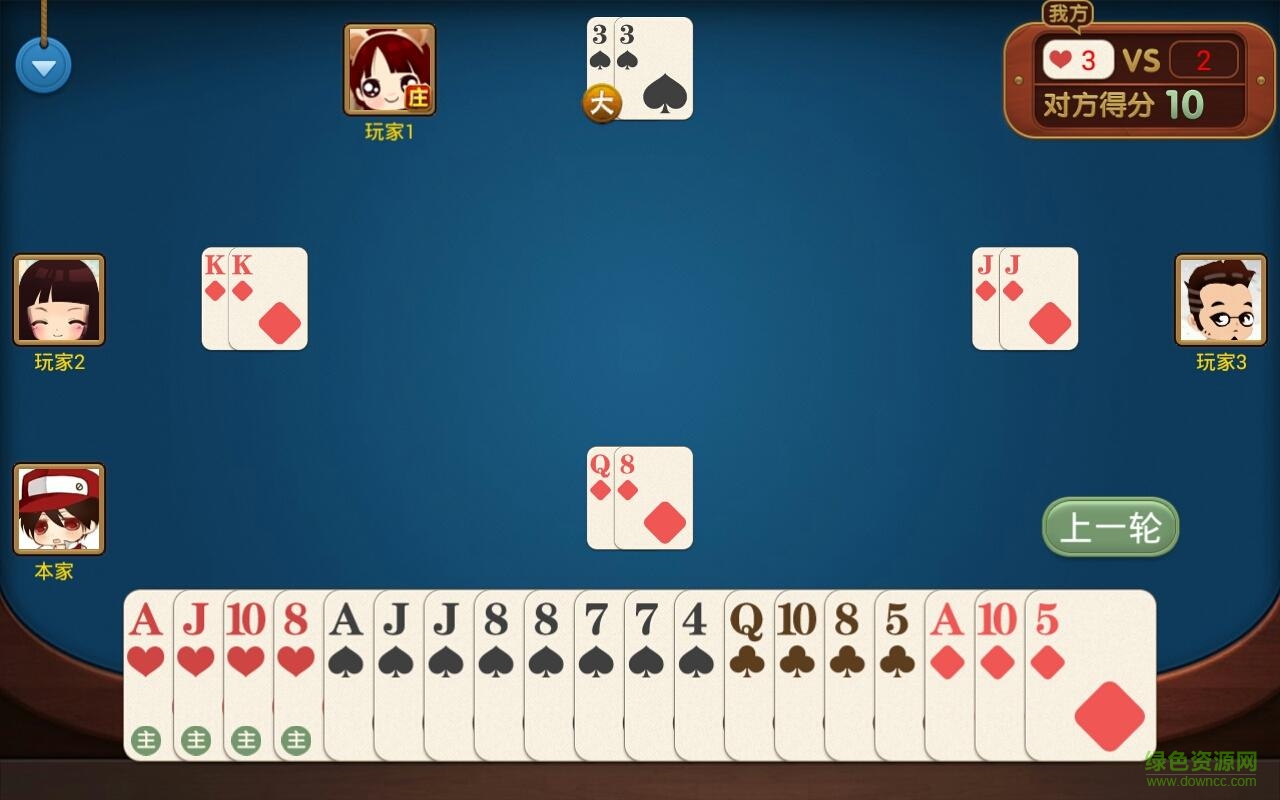Open the opponent score box showing 2

[x=1205, y=60]
